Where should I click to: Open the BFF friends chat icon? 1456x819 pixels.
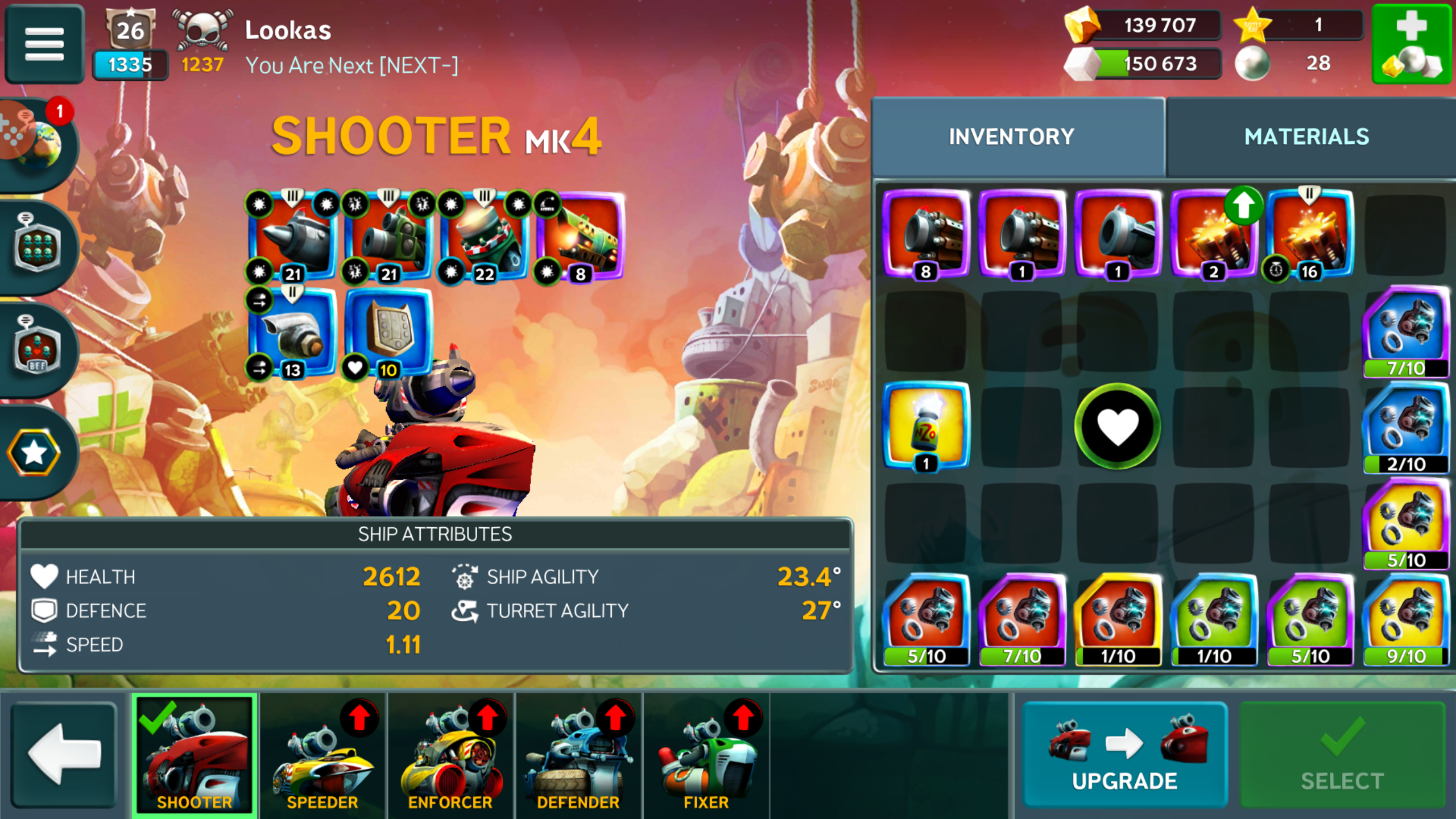pyautogui.click(x=36, y=348)
